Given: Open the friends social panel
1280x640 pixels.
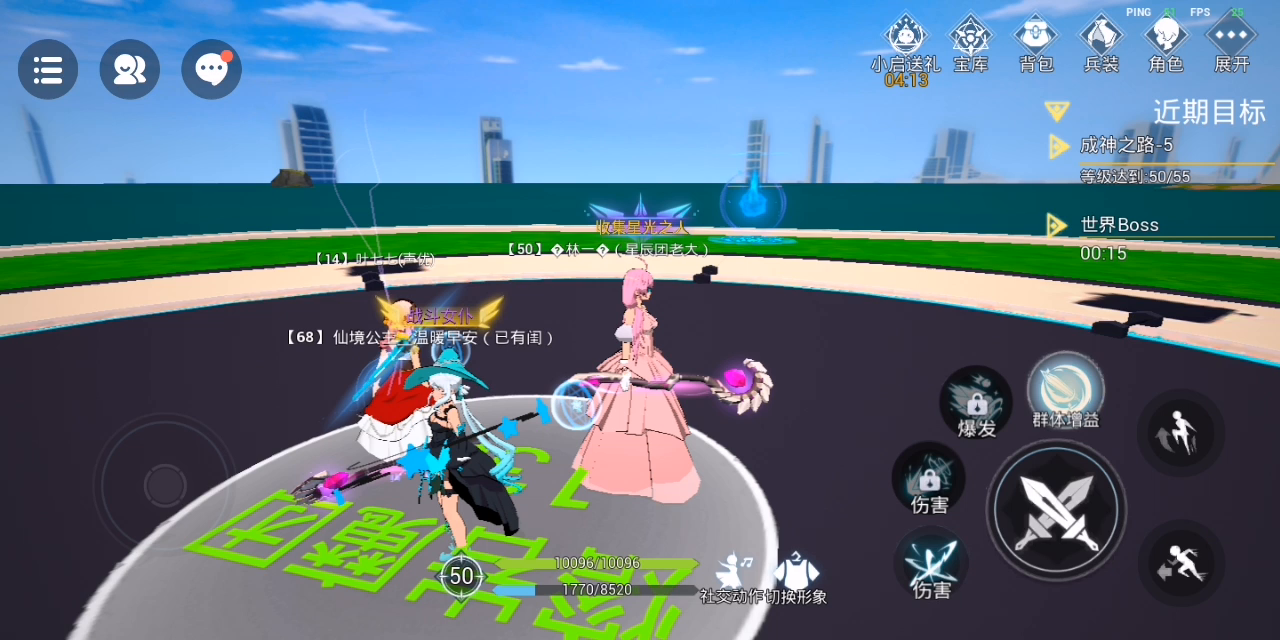Looking at the screenshot, I should coord(130,70).
